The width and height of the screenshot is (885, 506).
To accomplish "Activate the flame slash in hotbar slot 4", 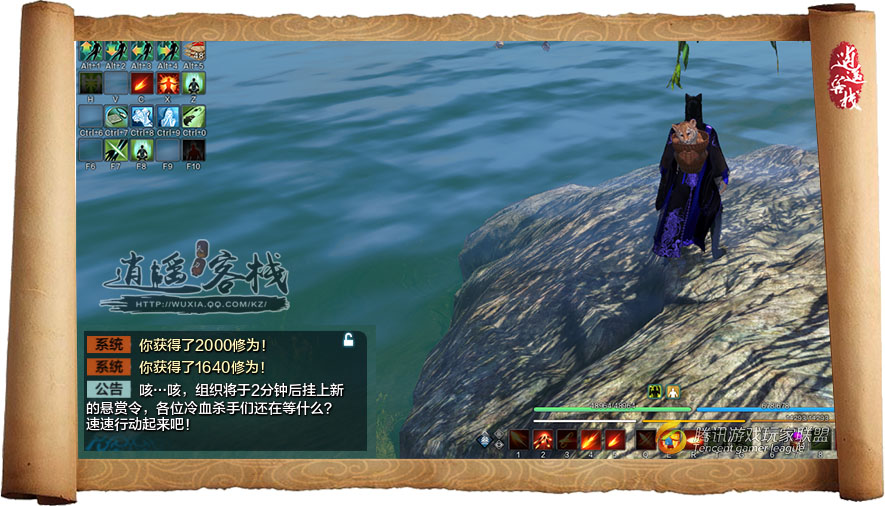I will 591,439.
